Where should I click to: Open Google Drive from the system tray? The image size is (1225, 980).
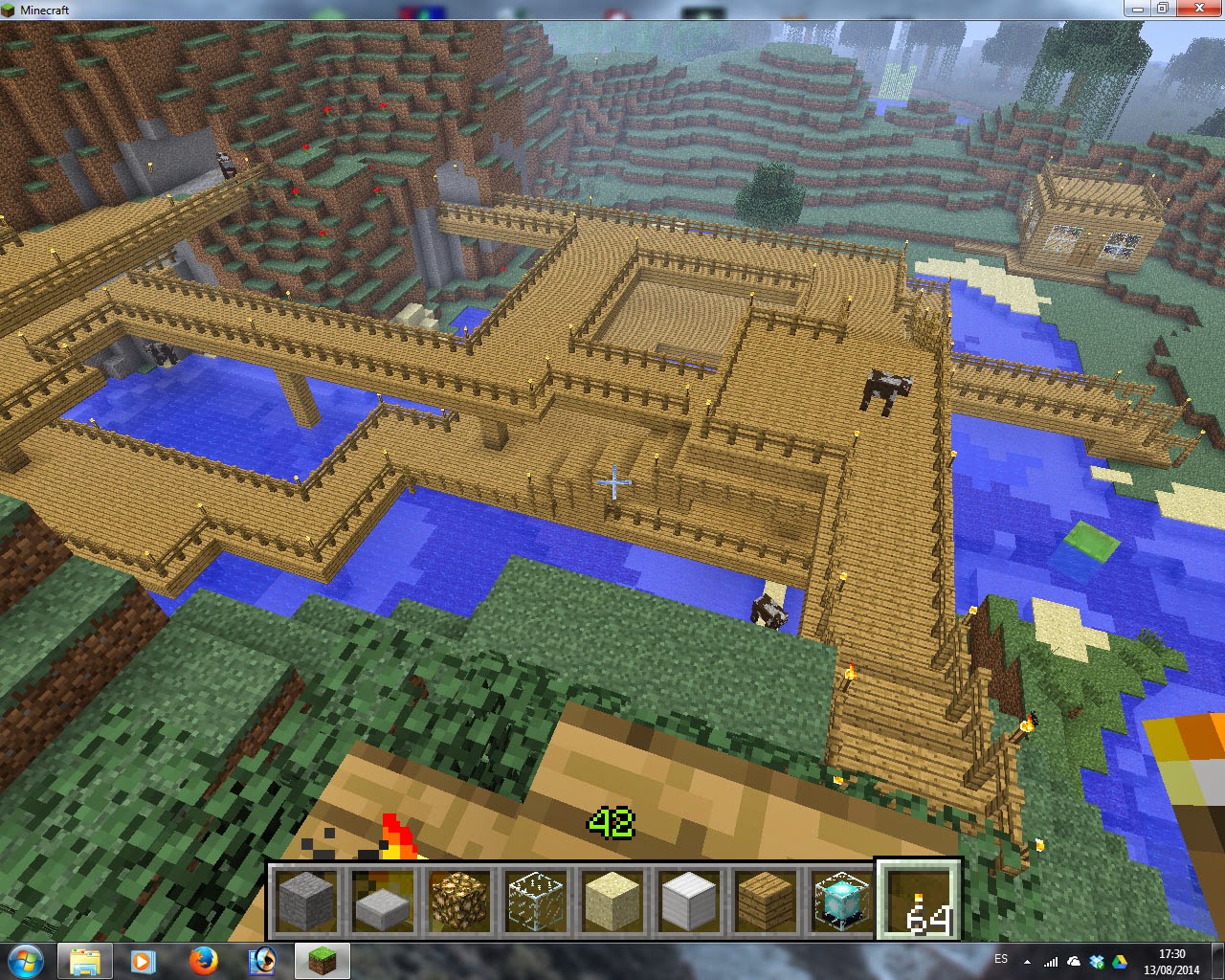coord(1120,960)
